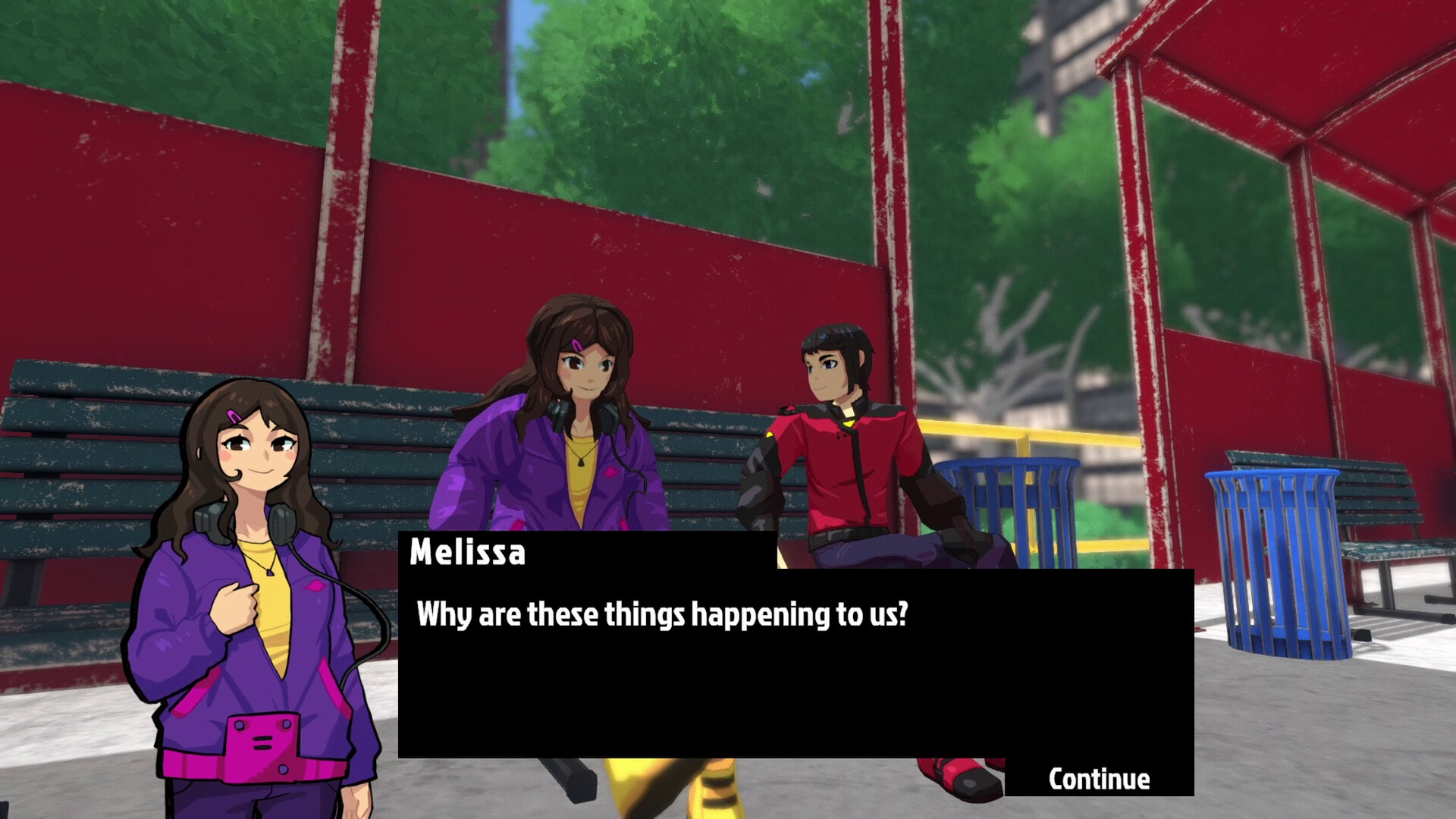Click the dialogue question about things happening
The height and width of the screenshot is (819, 1456).
pyautogui.click(x=664, y=616)
